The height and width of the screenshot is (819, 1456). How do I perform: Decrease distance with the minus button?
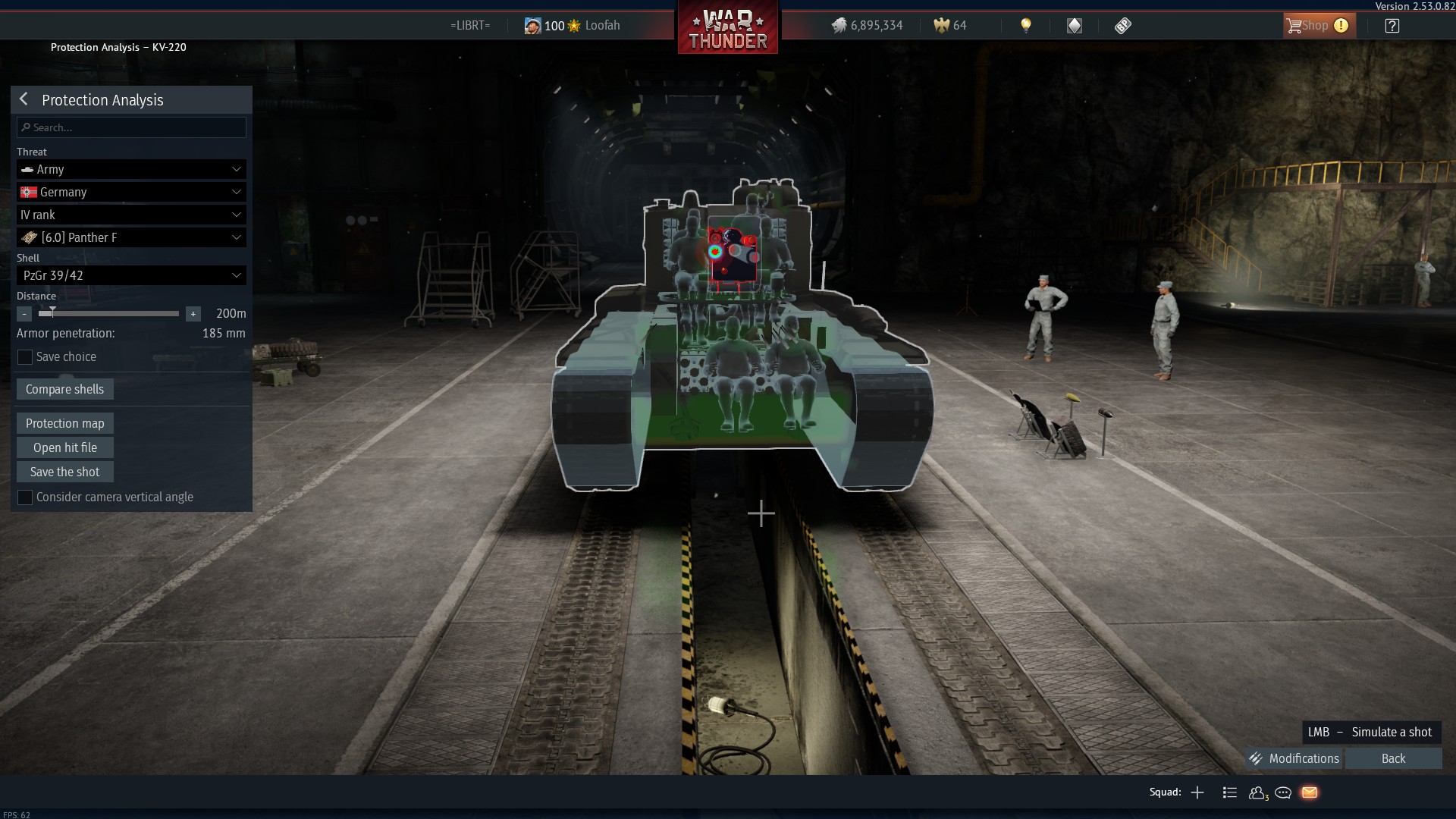click(24, 314)
